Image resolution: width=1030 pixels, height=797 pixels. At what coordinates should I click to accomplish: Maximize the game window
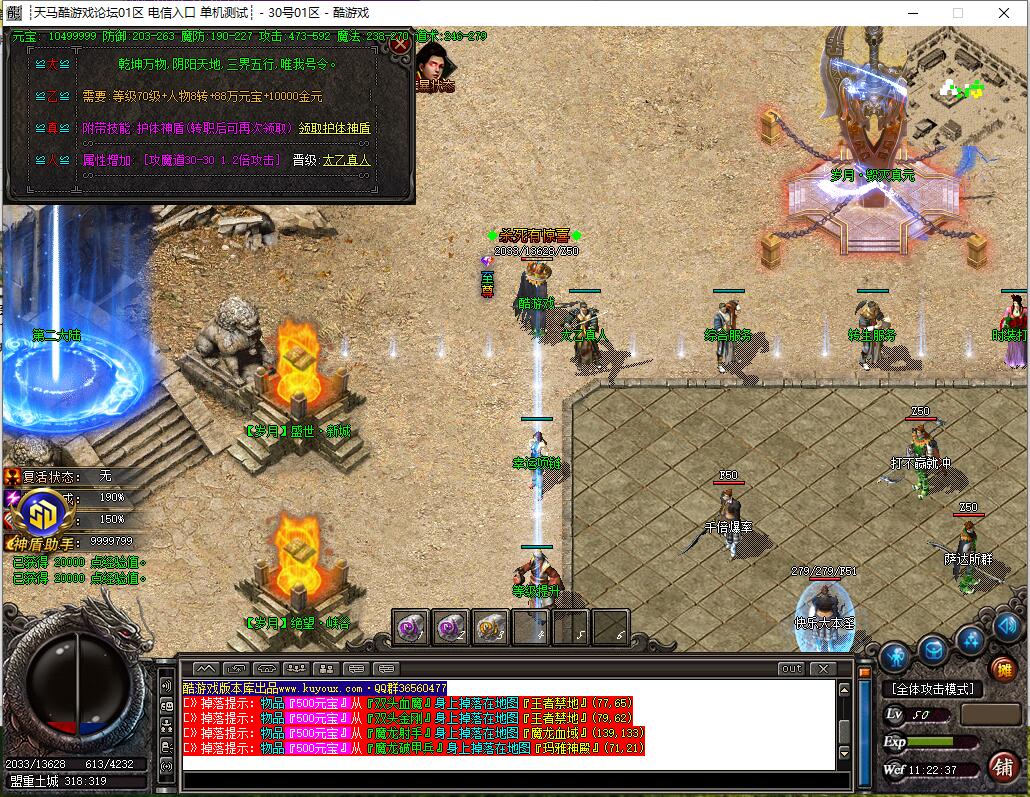957,13
